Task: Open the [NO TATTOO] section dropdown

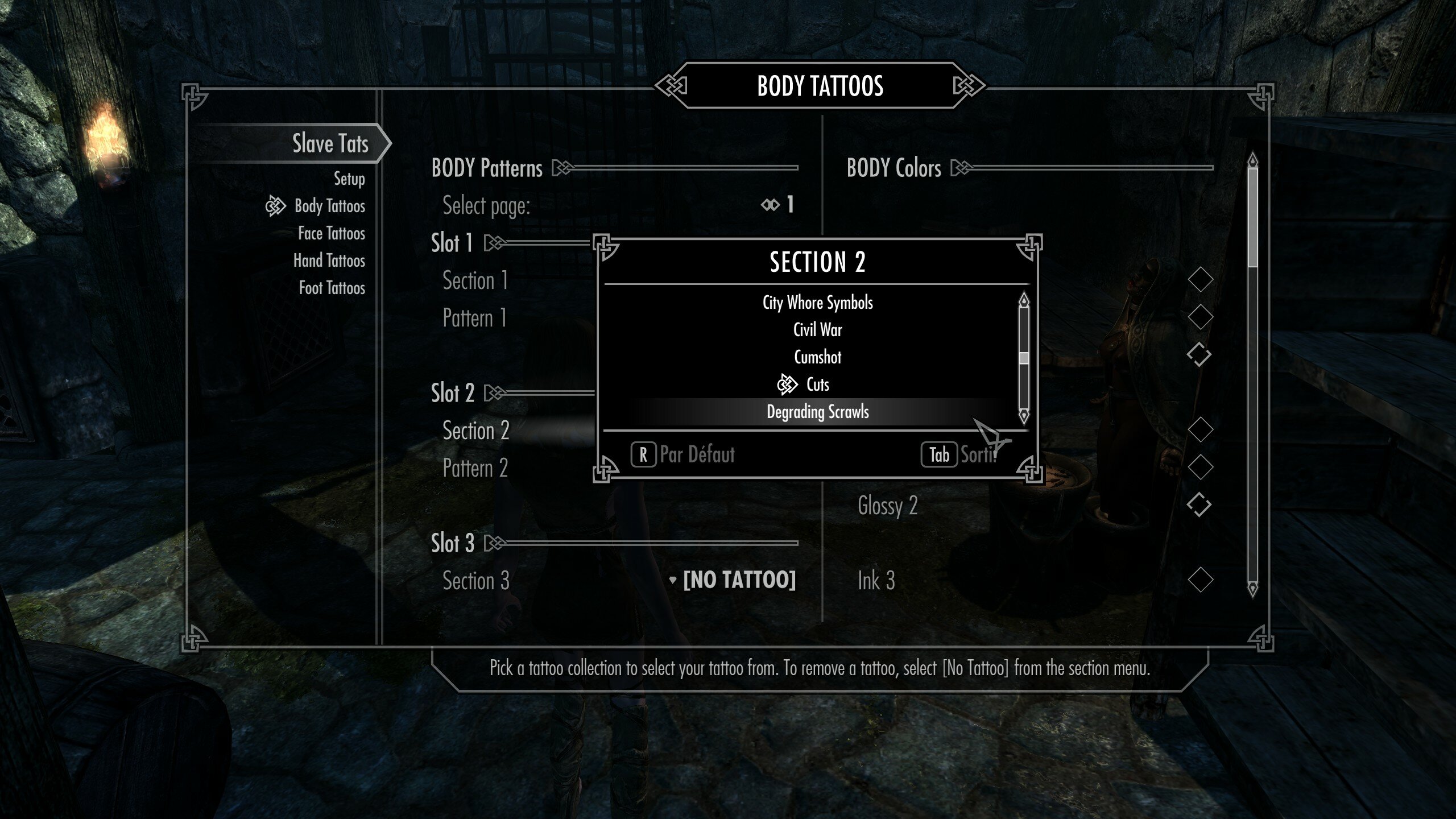Action: 739,581
